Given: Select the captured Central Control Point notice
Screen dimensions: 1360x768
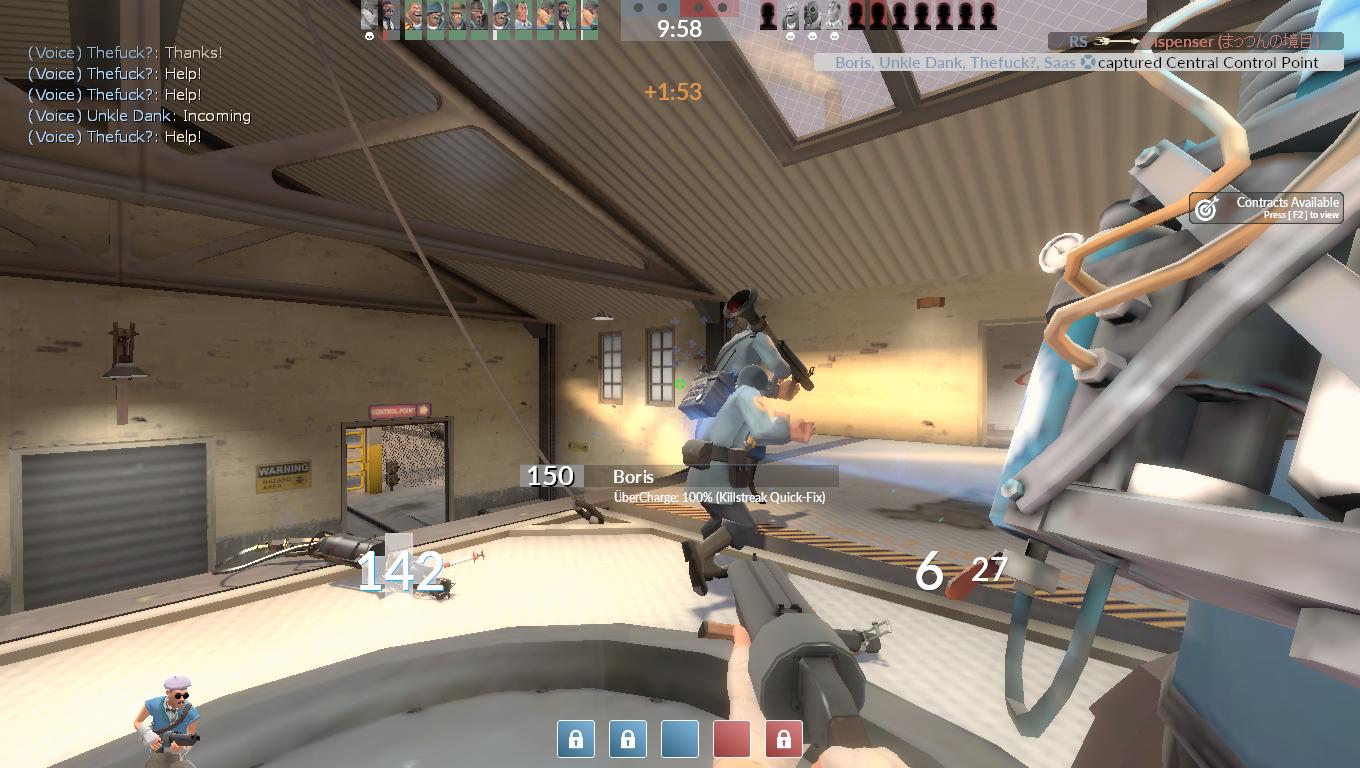Looking at the screenshot, I should 1076,62.
